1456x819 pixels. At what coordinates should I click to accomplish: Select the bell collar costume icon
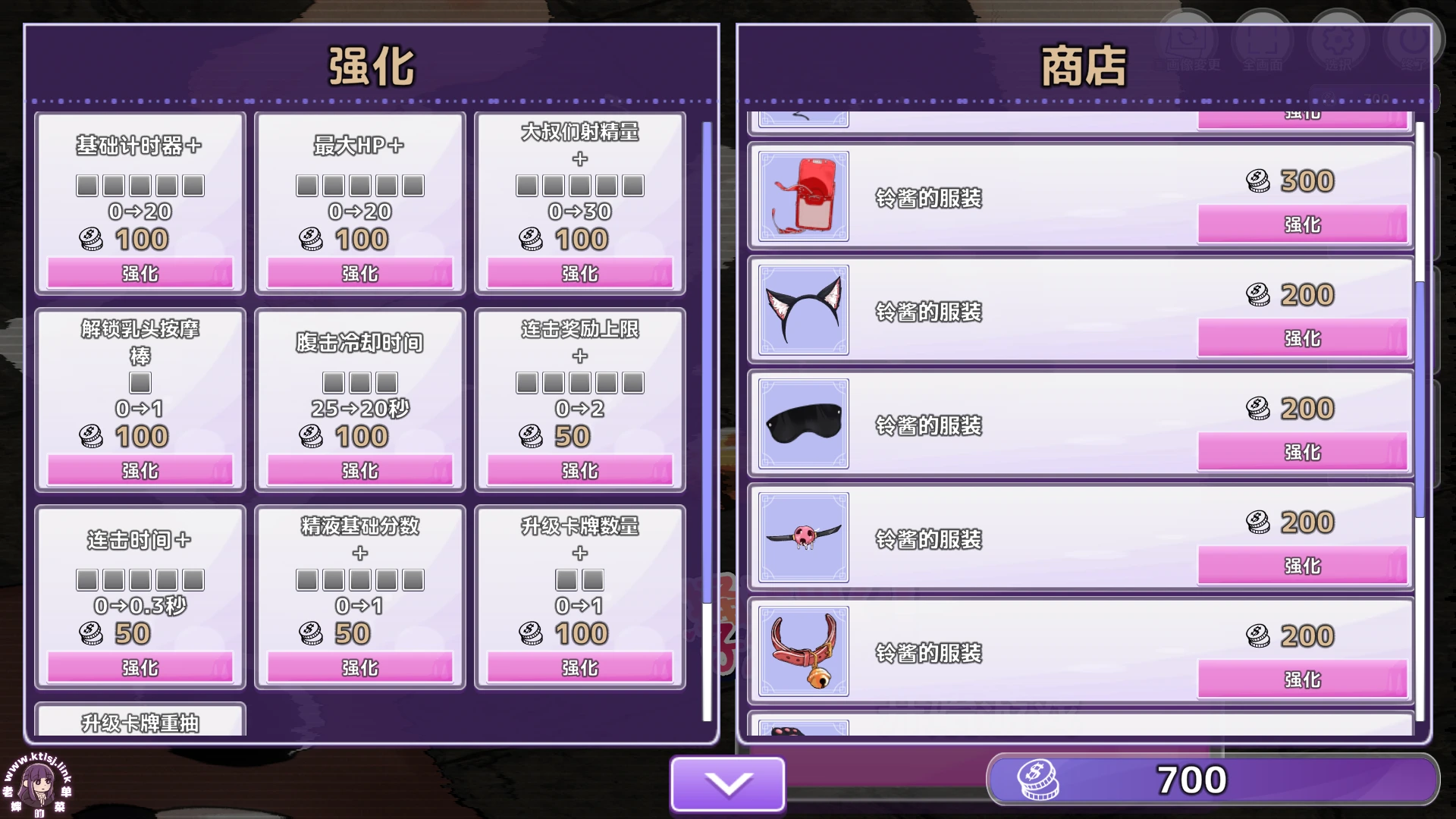(802, 652)
